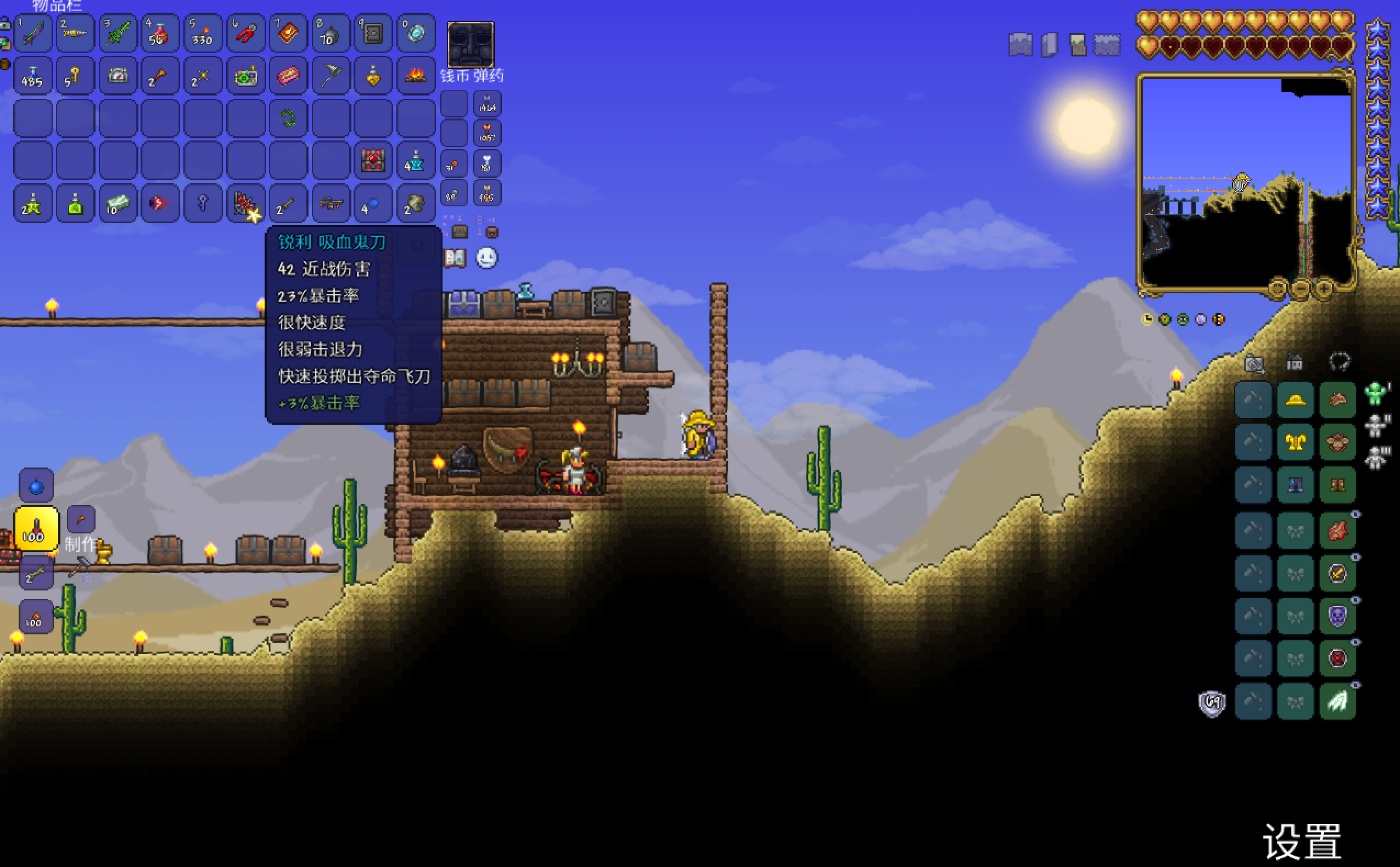
Task: Select the magic mirror hotbar slot
Action: pos(415,33)
